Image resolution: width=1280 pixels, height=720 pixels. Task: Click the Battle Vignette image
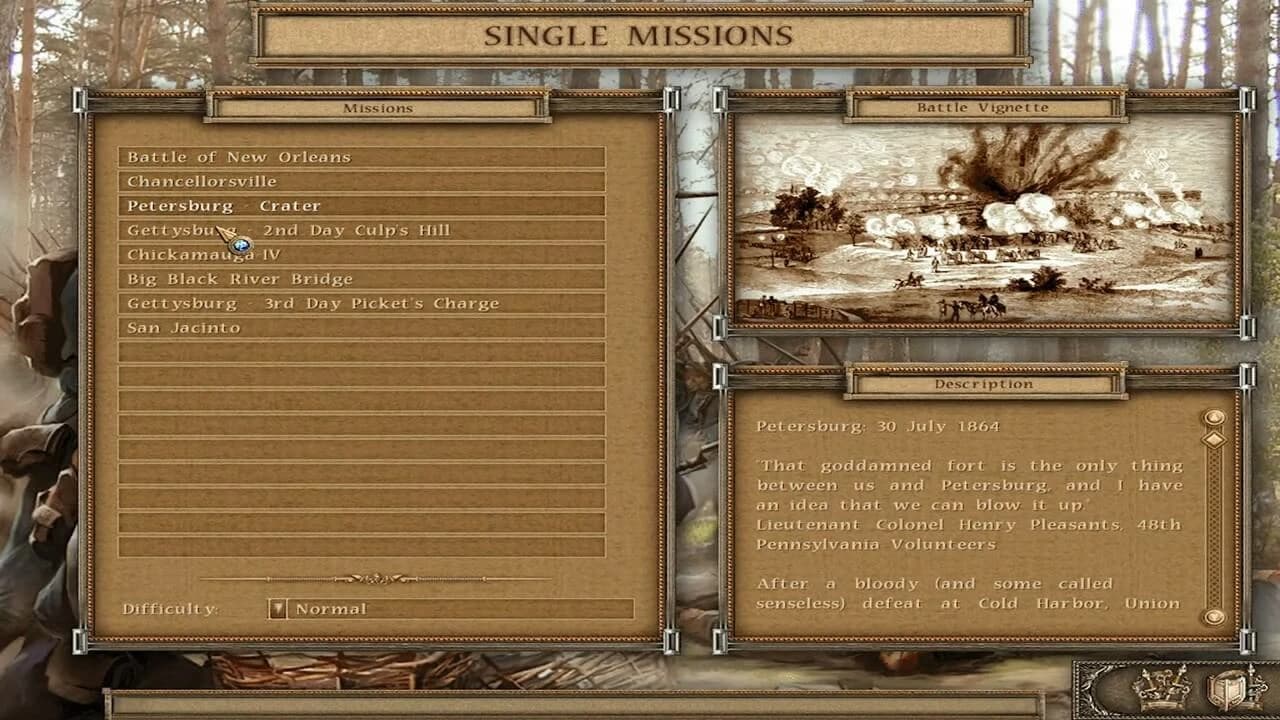tap(984, 222)
